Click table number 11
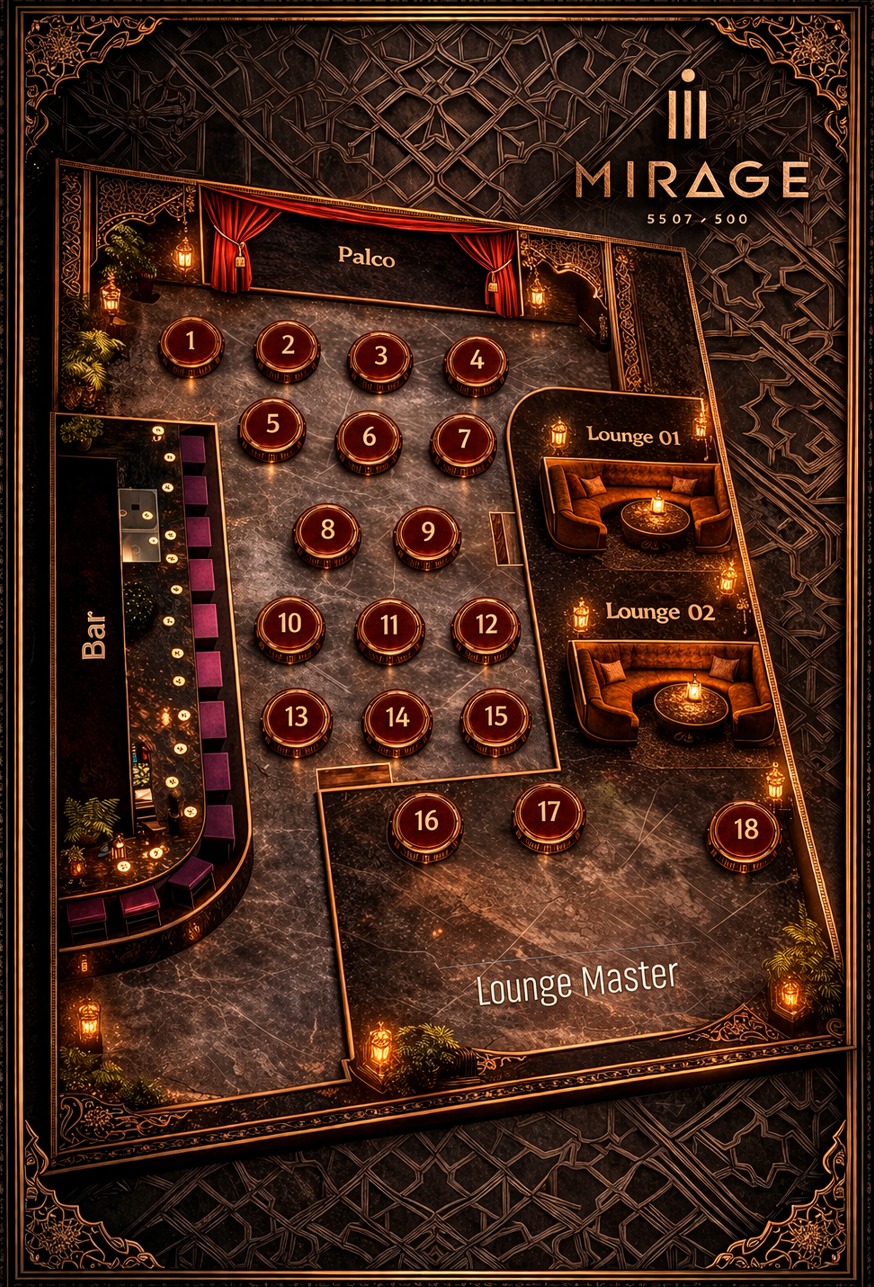 [x=390, y=628]
